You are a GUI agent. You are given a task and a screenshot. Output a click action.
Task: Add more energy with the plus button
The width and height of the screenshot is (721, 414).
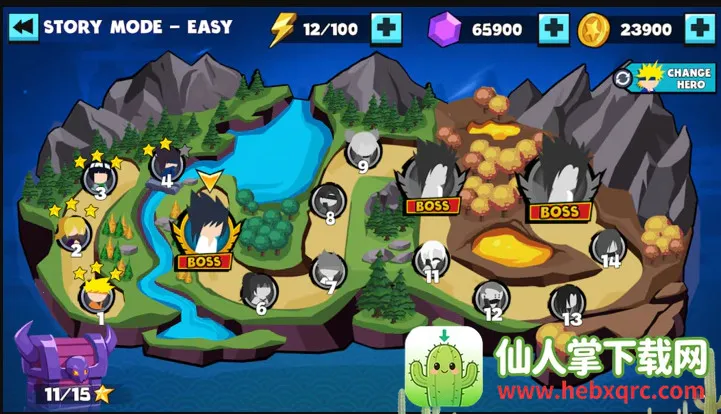point(386,29)
